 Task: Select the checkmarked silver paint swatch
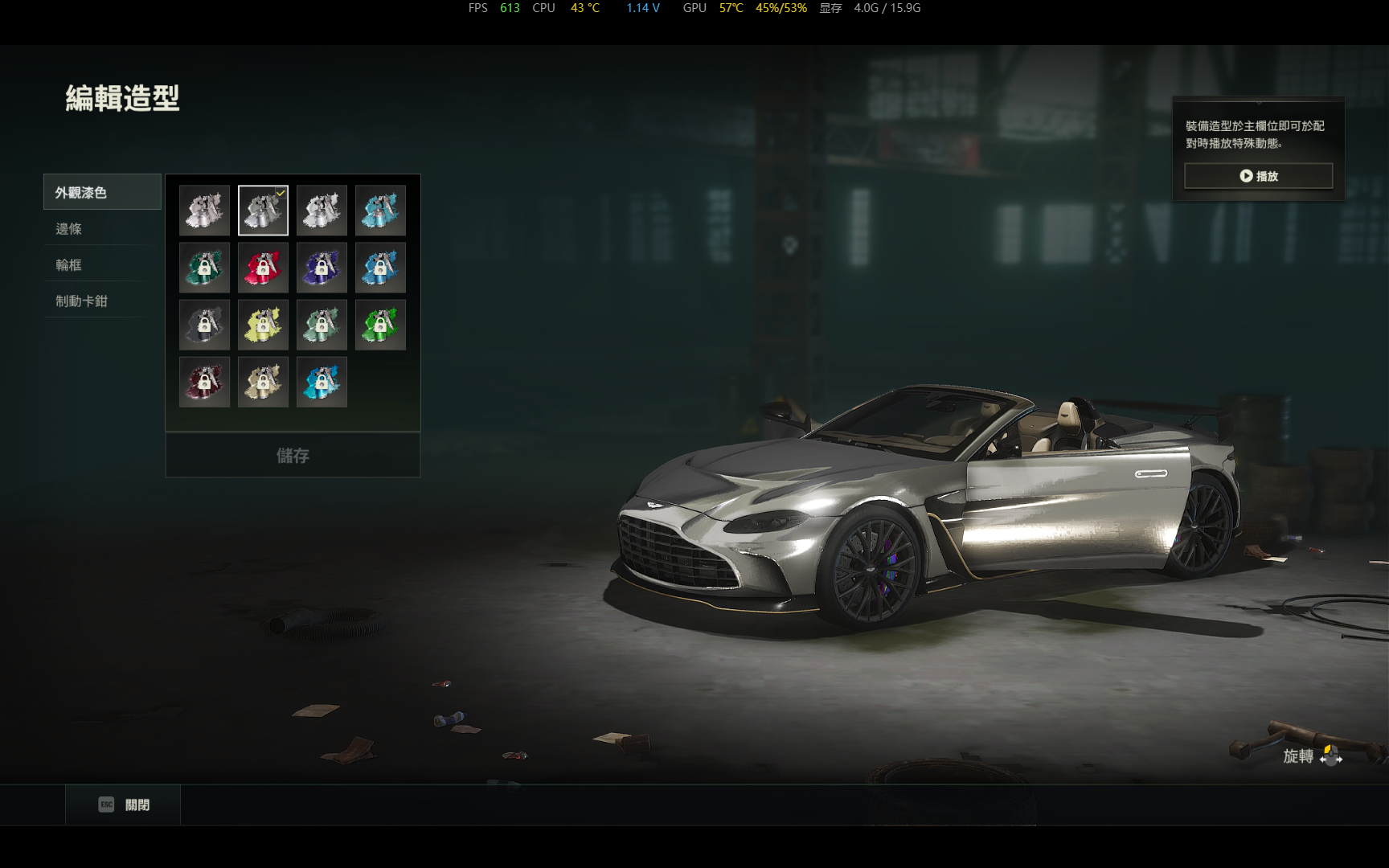(263, 211)
